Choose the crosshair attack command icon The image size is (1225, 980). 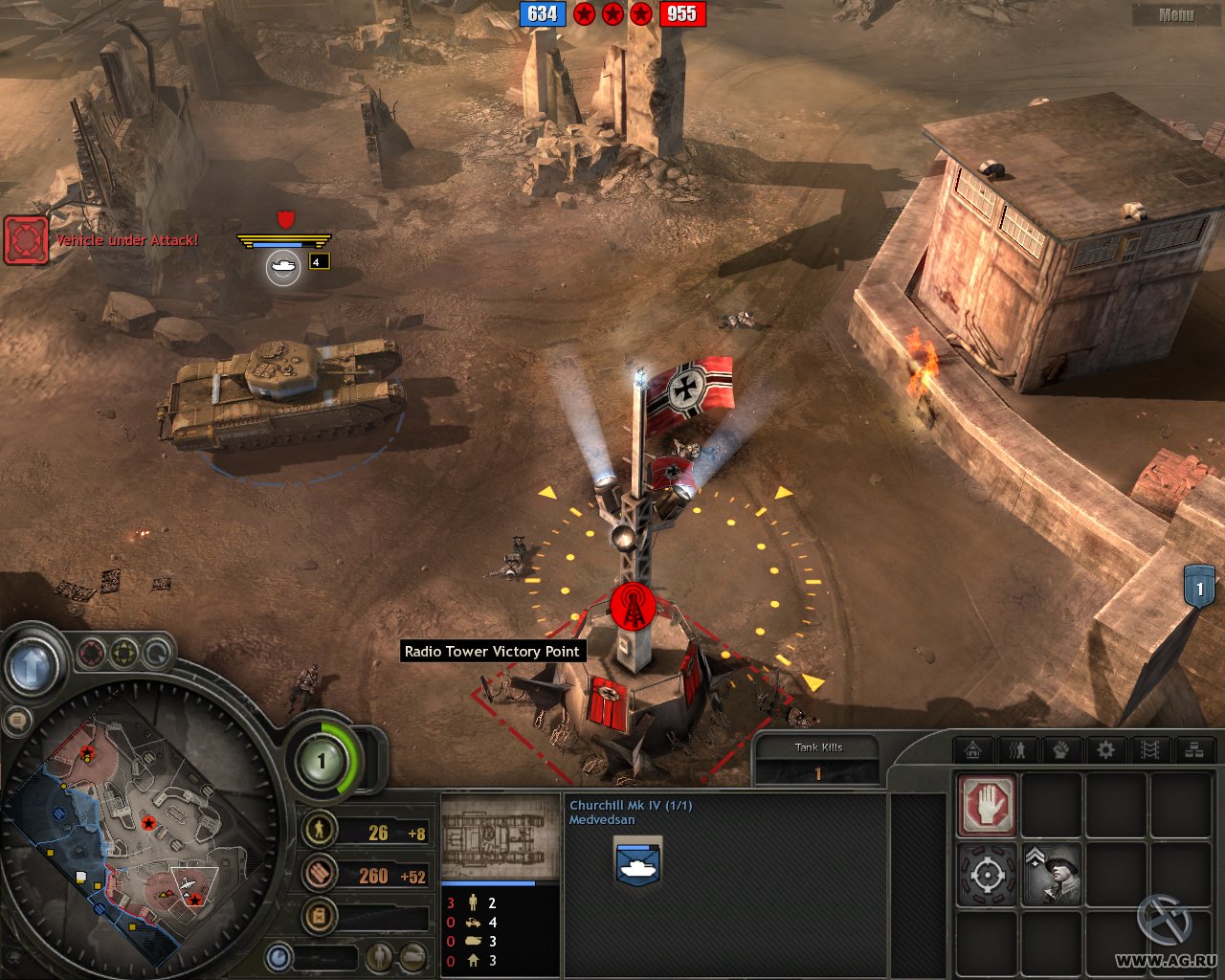tap(987, 874)
